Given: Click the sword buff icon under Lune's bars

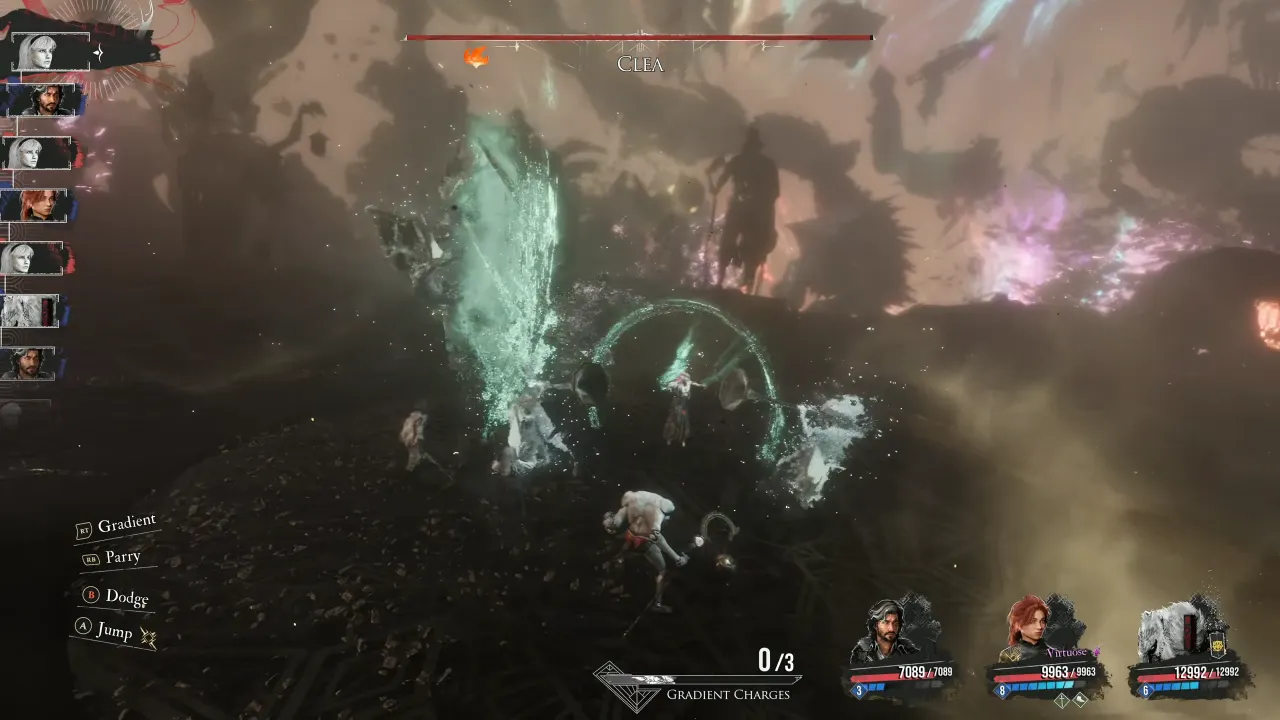Looking at the screenshot, I should tap(1062, 700).
